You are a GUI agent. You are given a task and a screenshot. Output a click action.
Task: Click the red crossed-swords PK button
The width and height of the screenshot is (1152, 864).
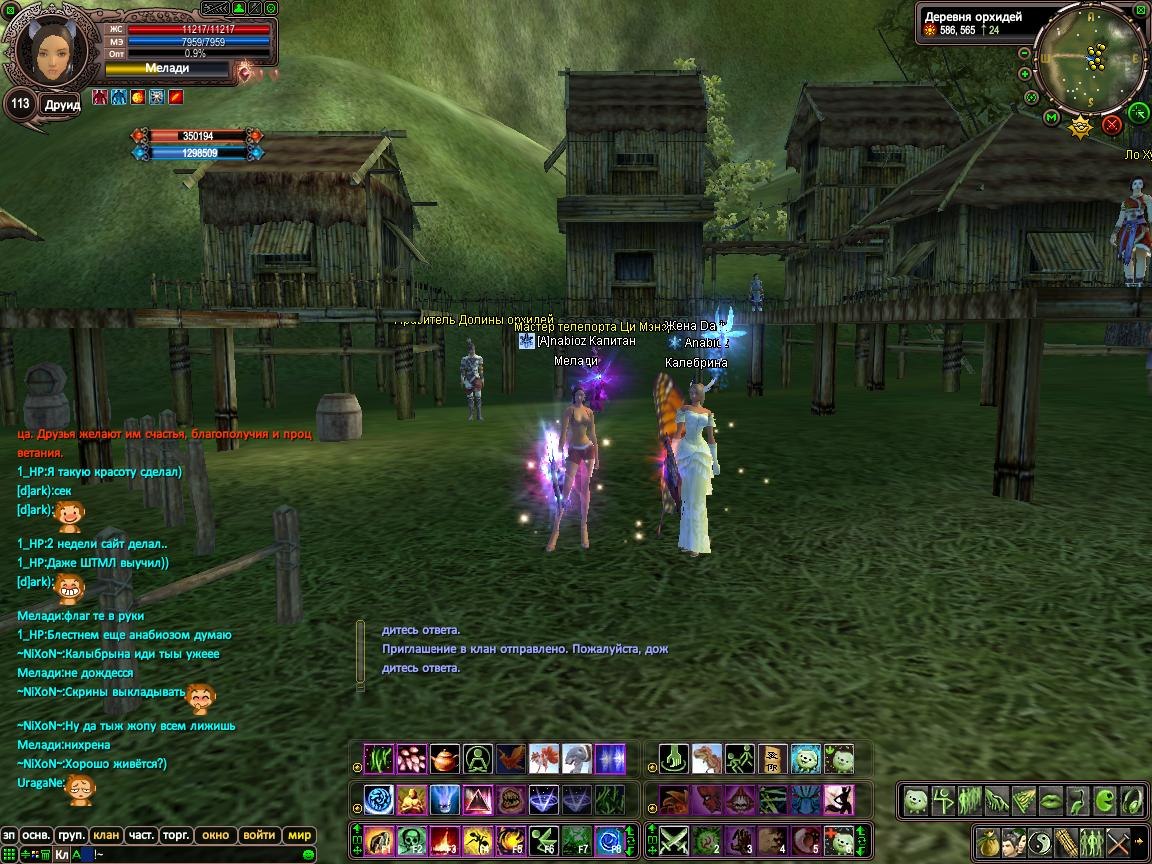click(x=1111, y=125)
